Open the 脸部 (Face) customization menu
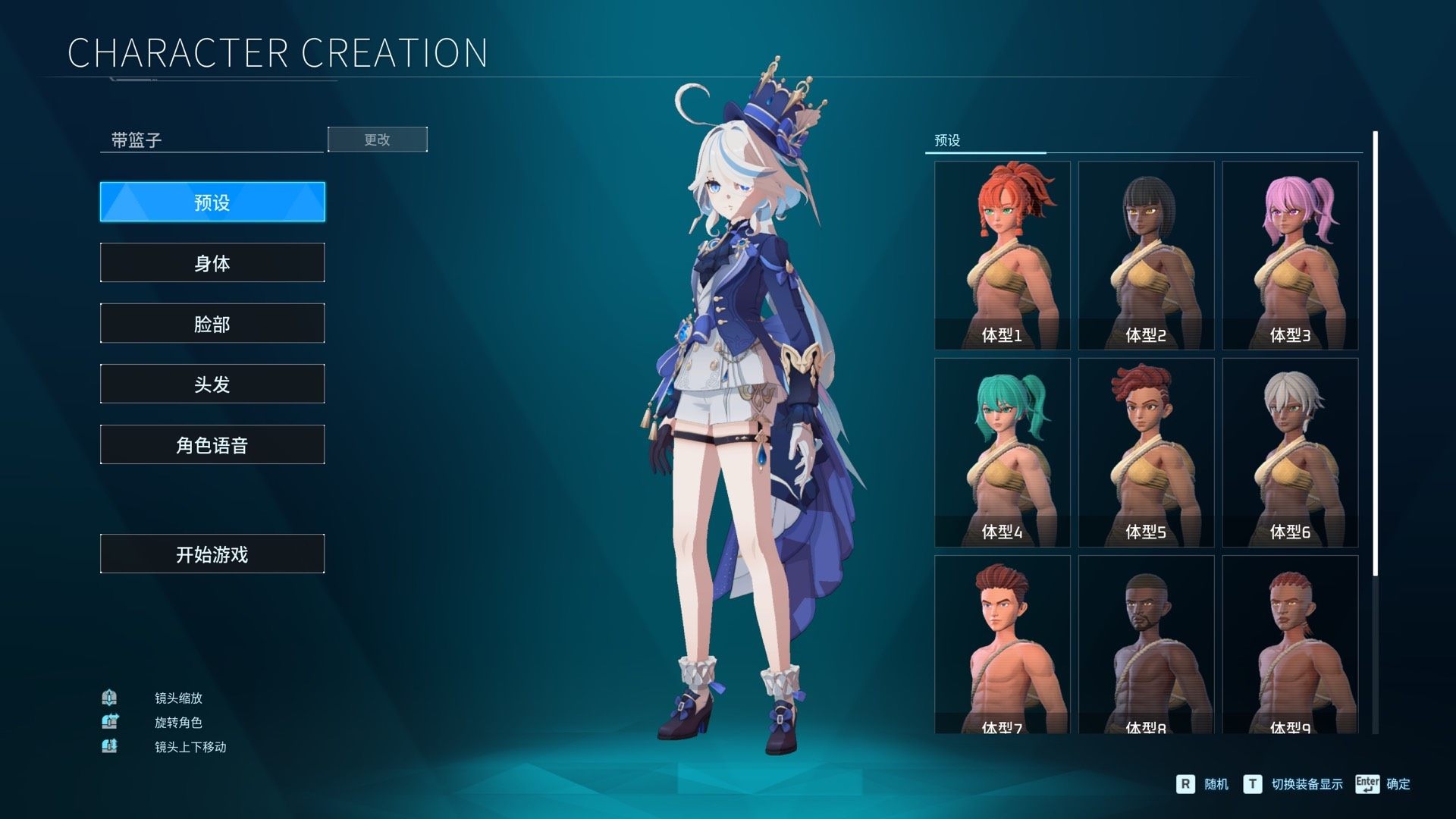Image resolution: width=1456 pixels, height=819 pixels. click(212, 323)
